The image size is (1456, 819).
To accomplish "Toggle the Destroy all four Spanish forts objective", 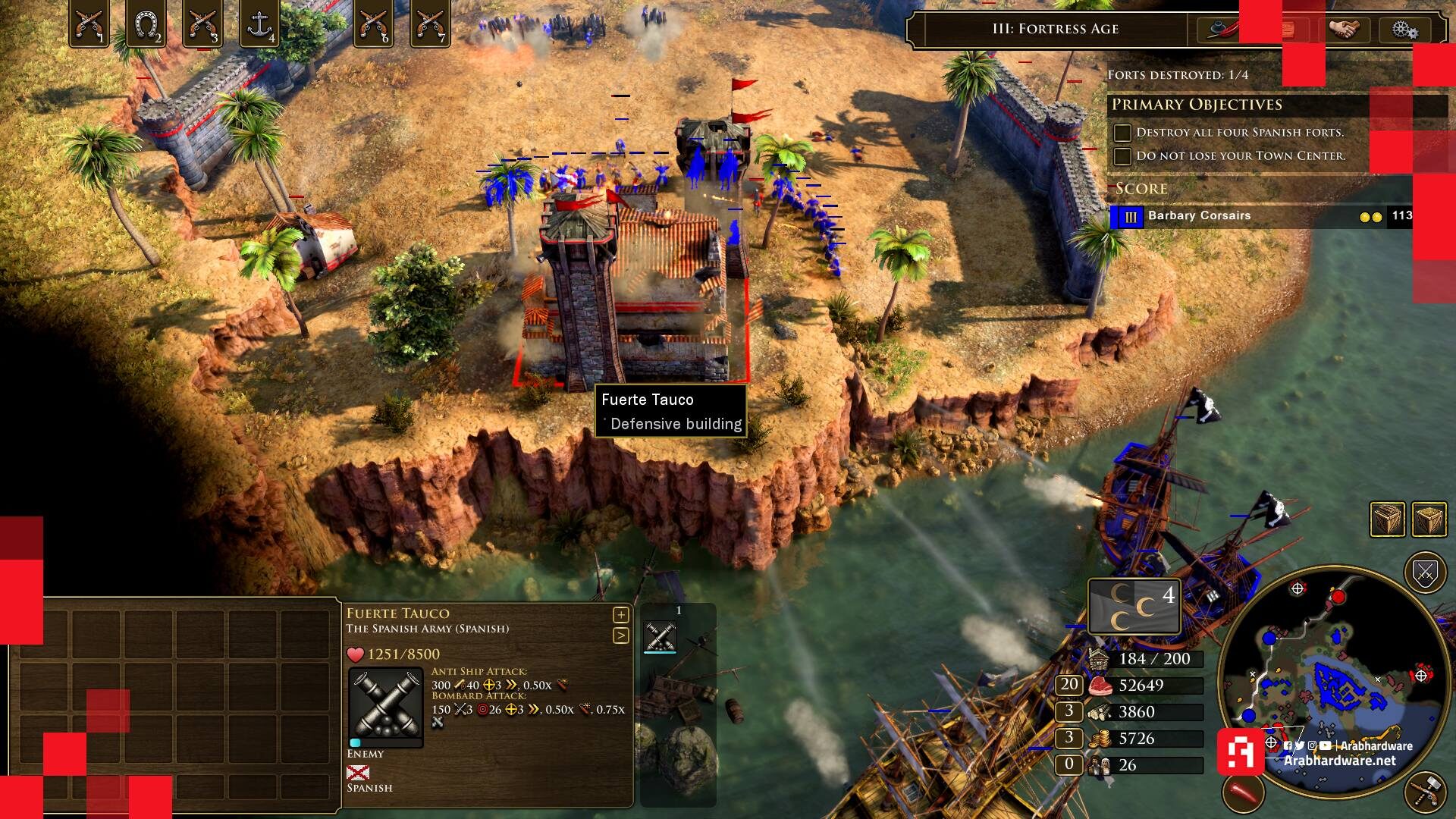I will pyautogui.click(x=1122, y=133).
